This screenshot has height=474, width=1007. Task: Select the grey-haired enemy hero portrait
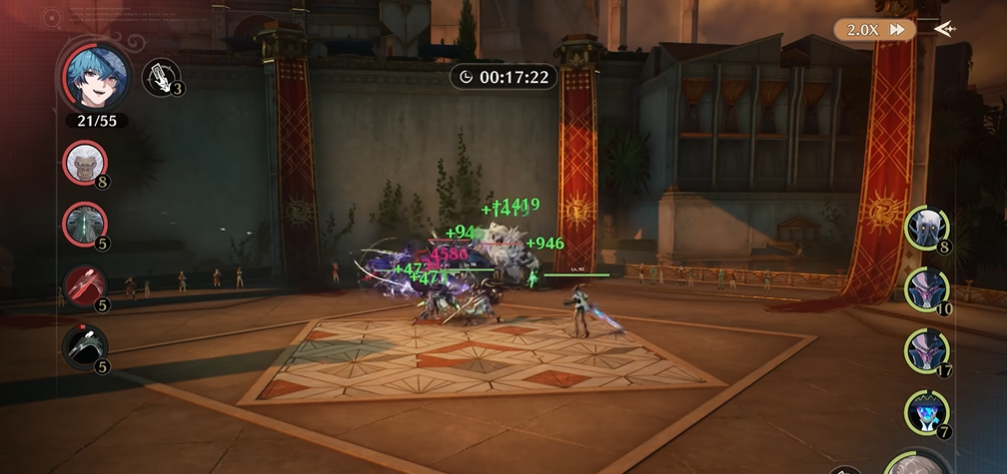tap(918, 464)
